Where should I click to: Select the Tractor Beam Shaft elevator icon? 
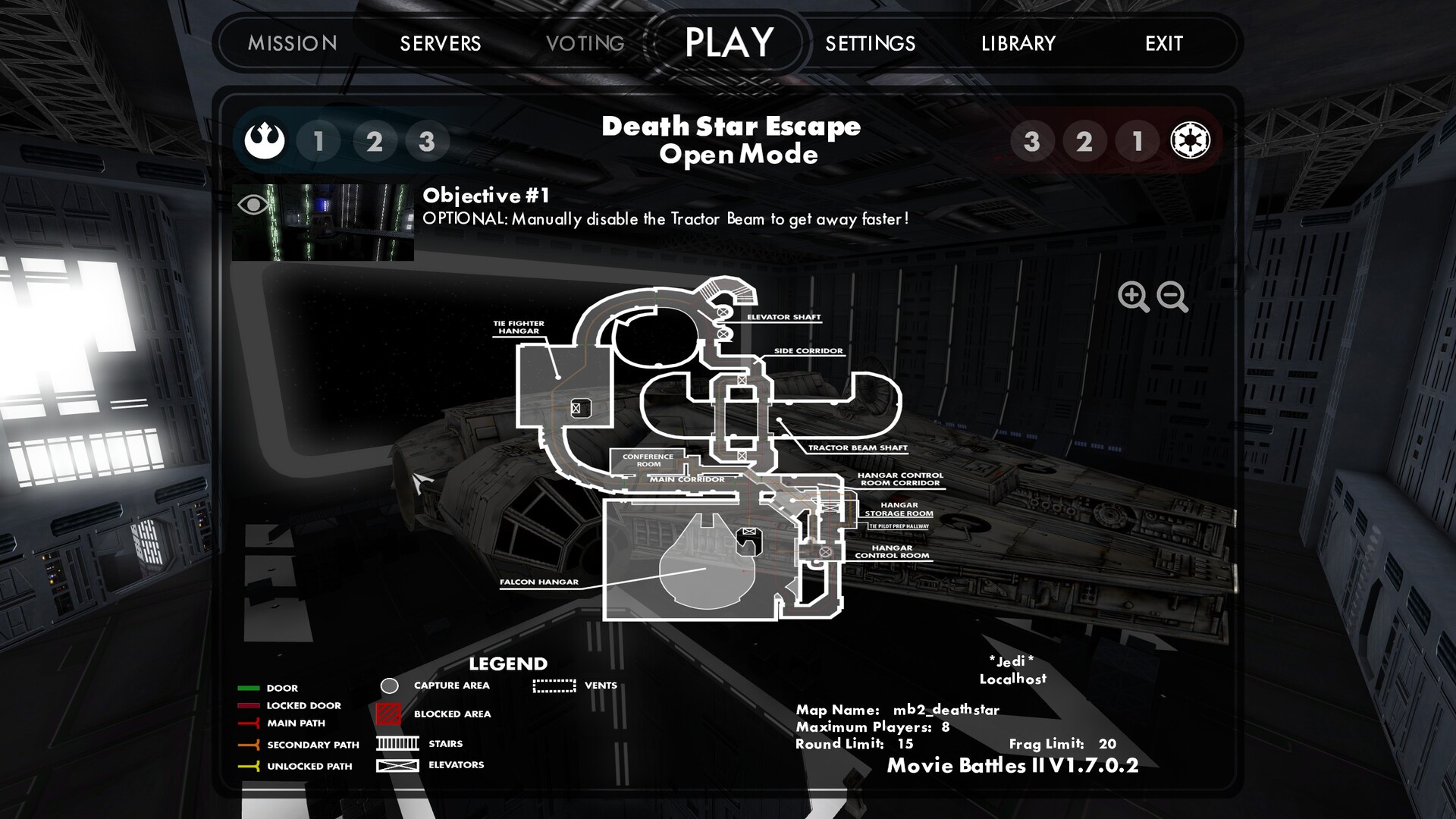click(x=742, y=456)
